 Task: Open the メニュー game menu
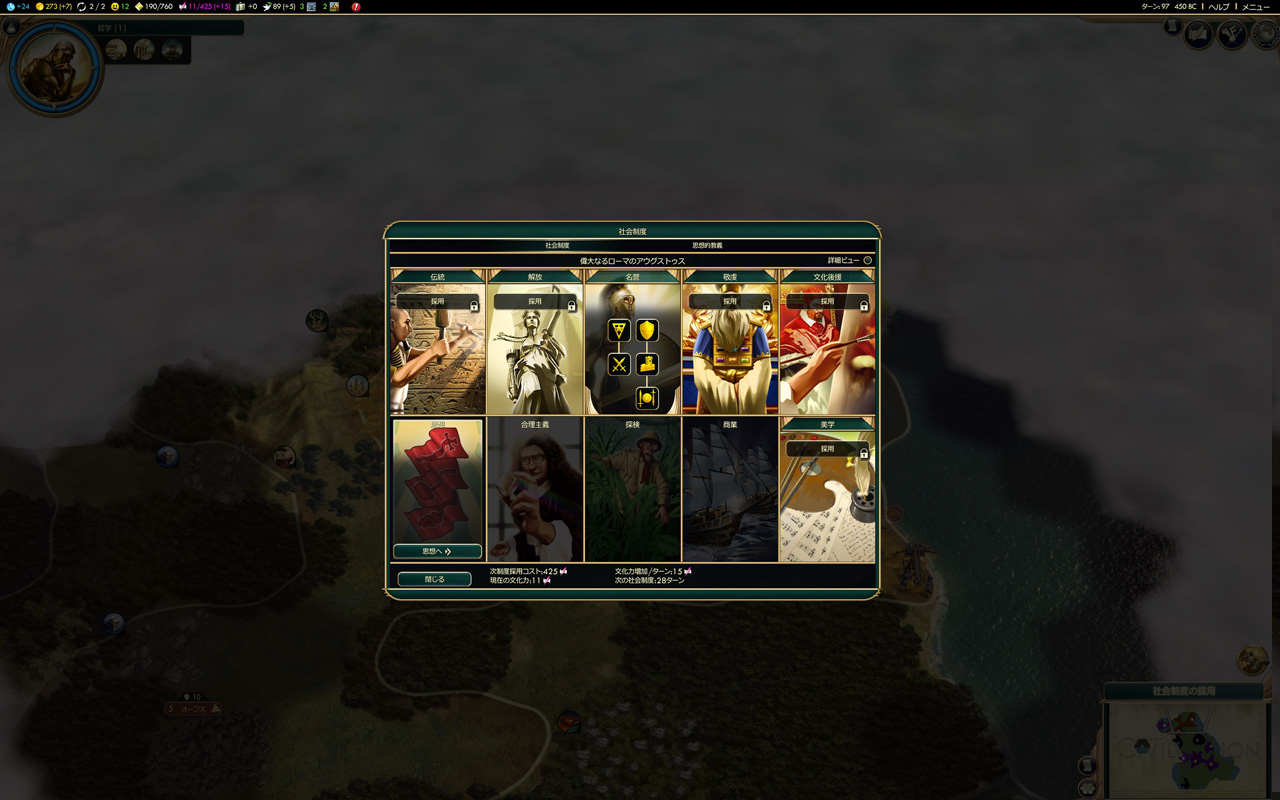coord(1256,7)
